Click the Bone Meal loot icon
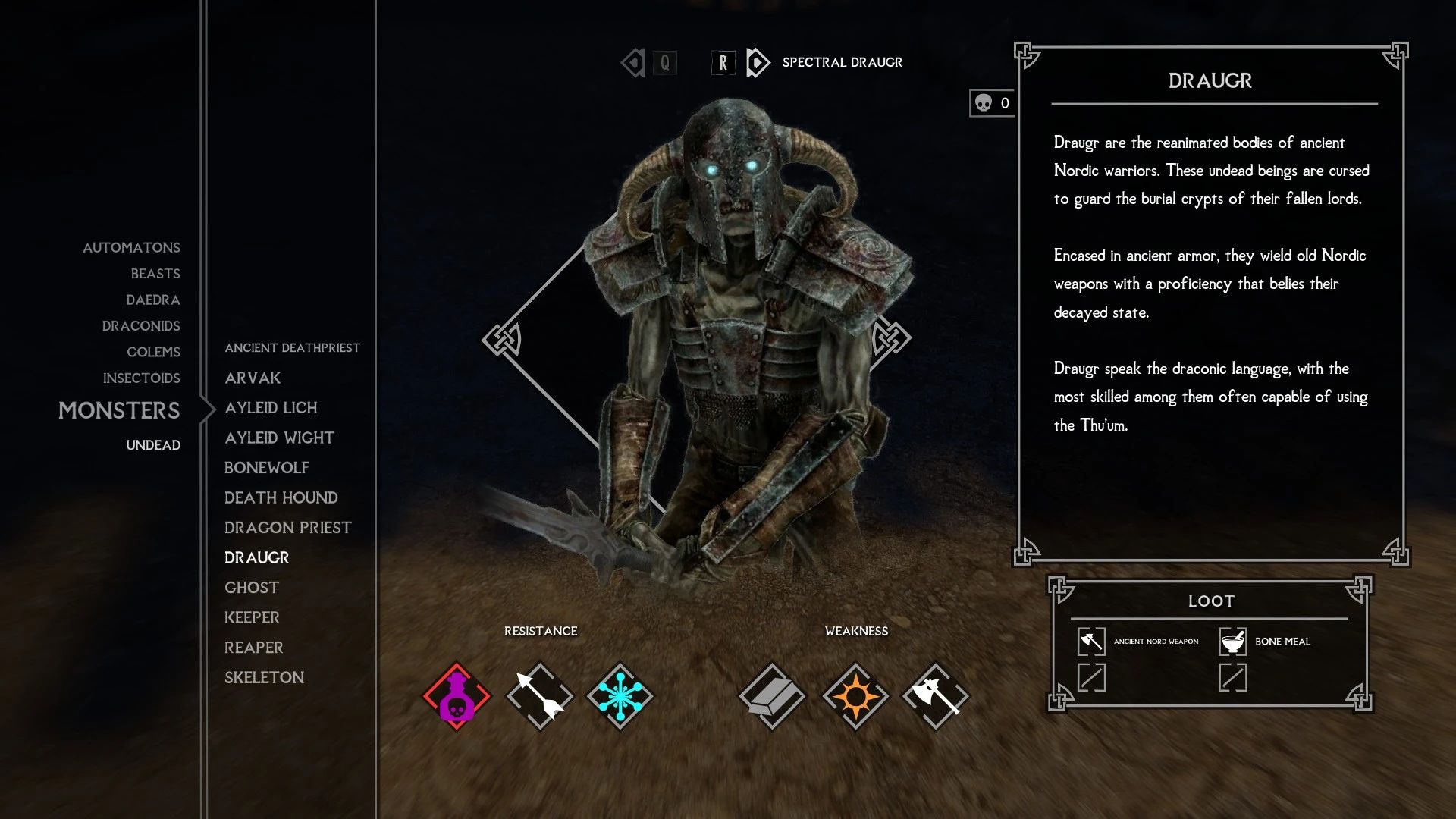The image size is (1456, 819). pos(1232,640)
